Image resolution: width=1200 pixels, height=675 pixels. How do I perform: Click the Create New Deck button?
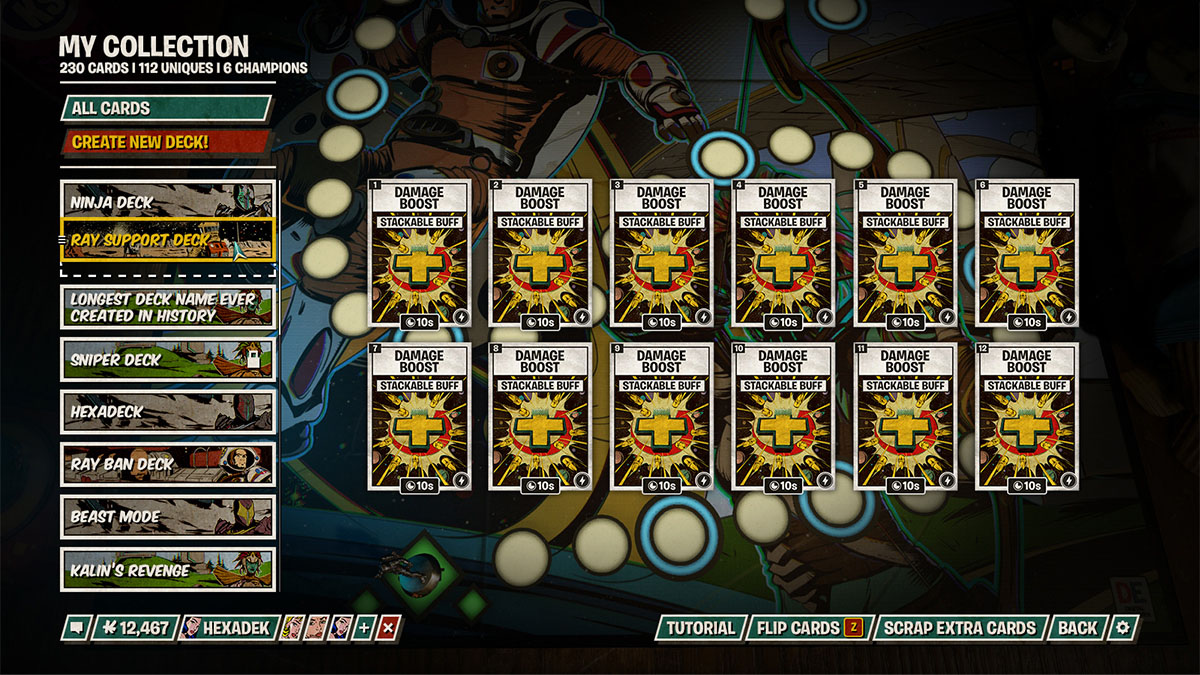pos(166,142)
